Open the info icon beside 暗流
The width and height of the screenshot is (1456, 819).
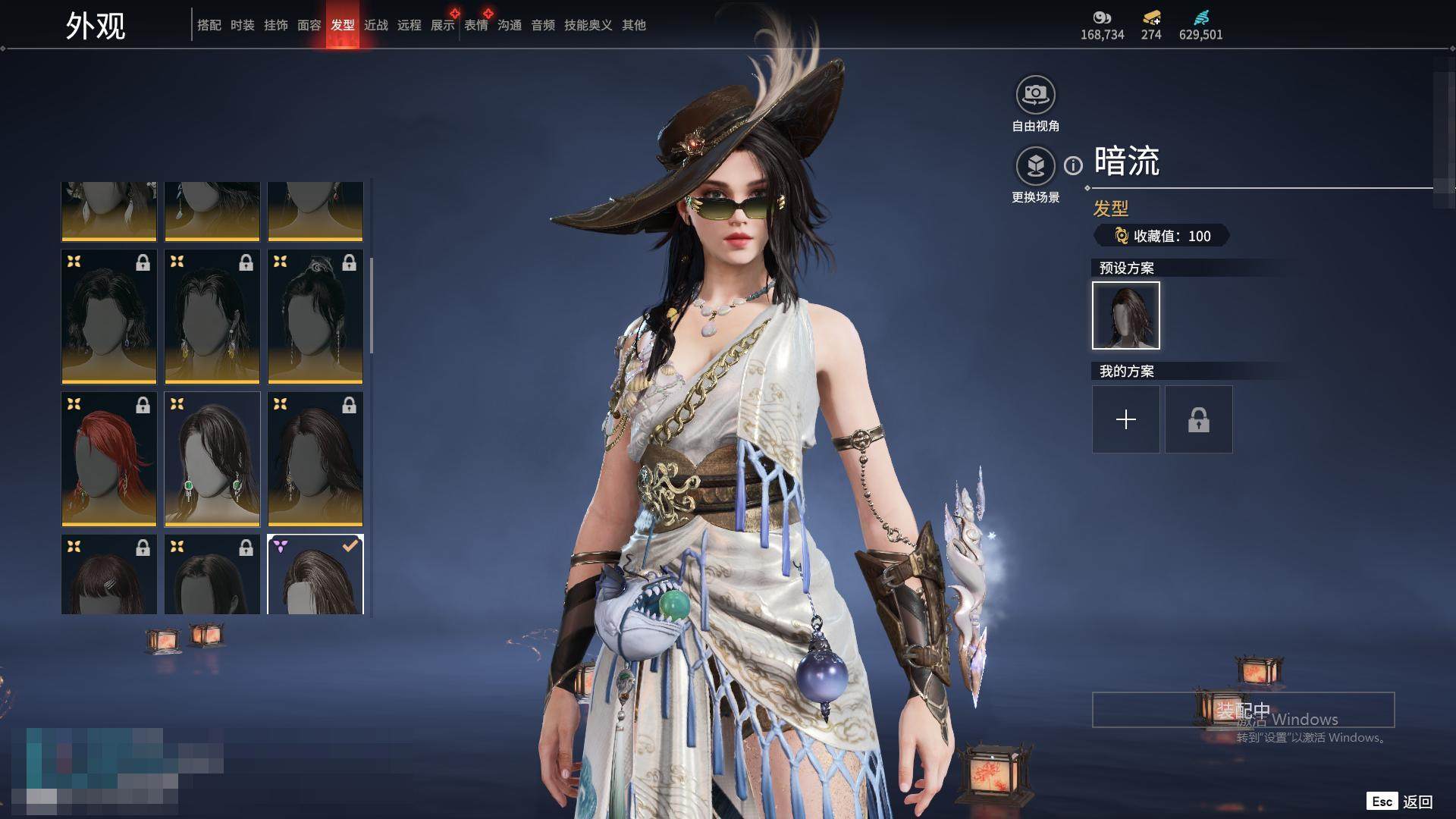tap(1073, 165)
